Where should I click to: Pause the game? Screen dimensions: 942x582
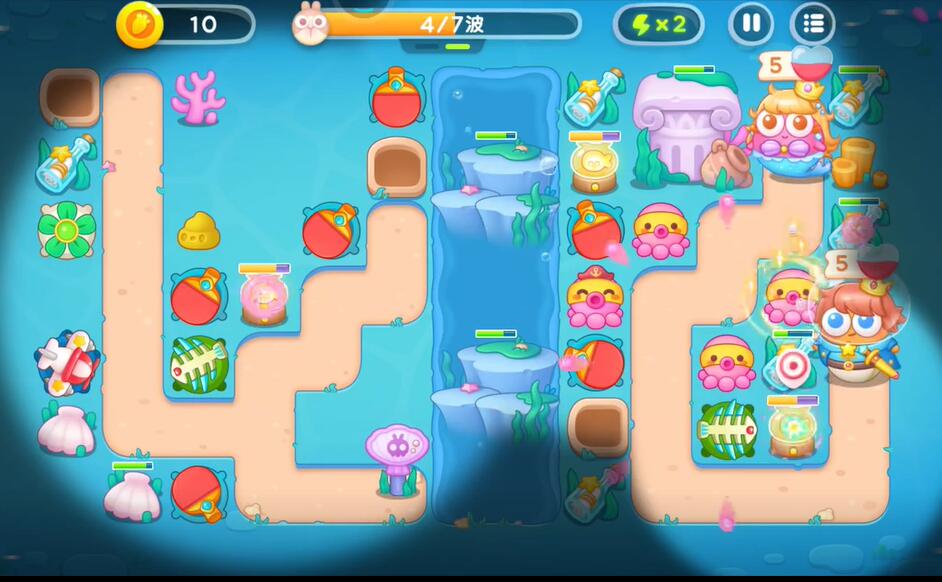[x=750, y=23]
